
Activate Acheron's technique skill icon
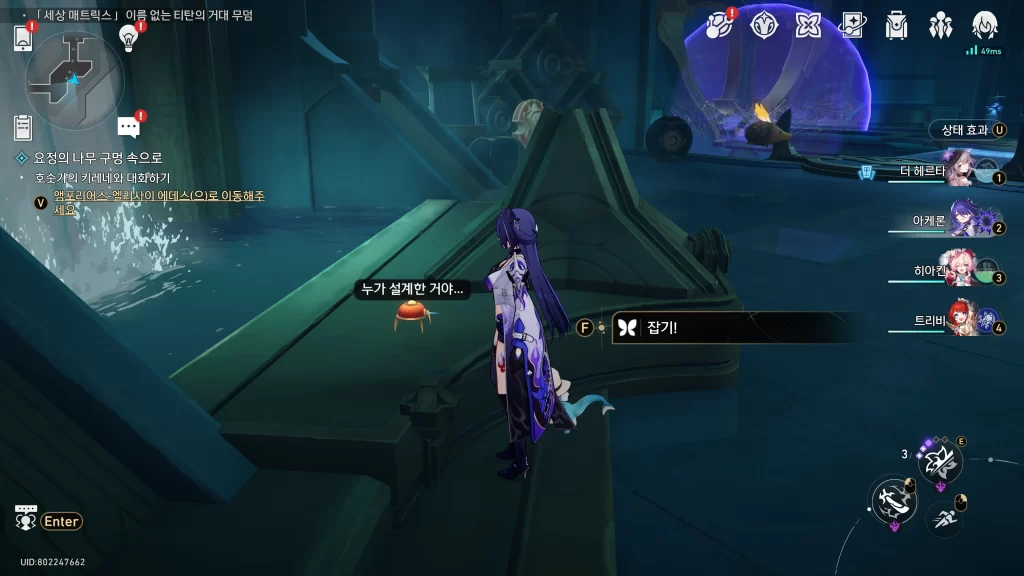pyautogui.click(x=941, y=461)
